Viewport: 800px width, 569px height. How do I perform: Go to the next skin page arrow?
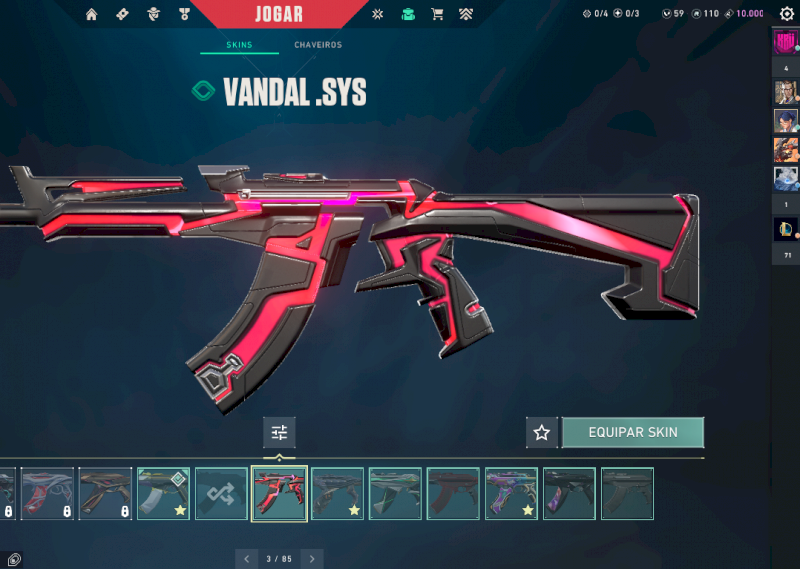(312, 559)
